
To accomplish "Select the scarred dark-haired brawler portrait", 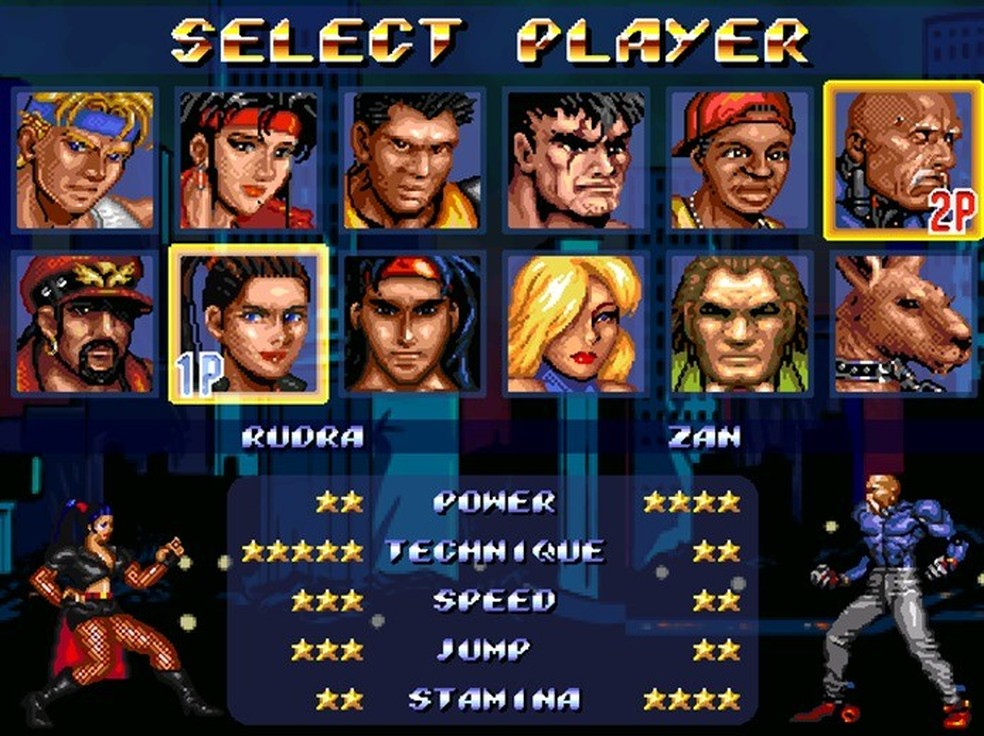I will pyautogui.click(x=576, y=160).
